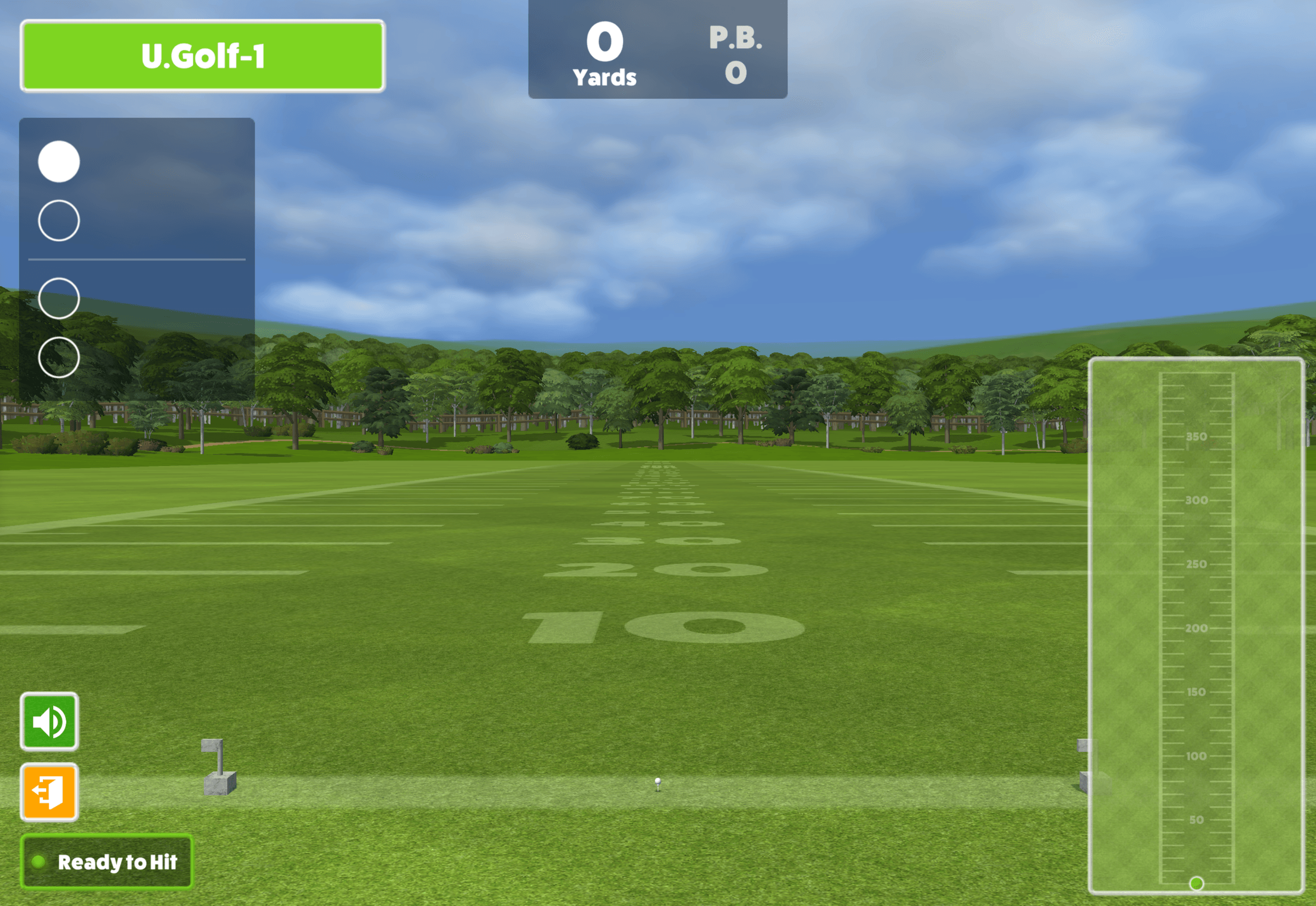Toggle the bottom circle in the shot panel

59,357
